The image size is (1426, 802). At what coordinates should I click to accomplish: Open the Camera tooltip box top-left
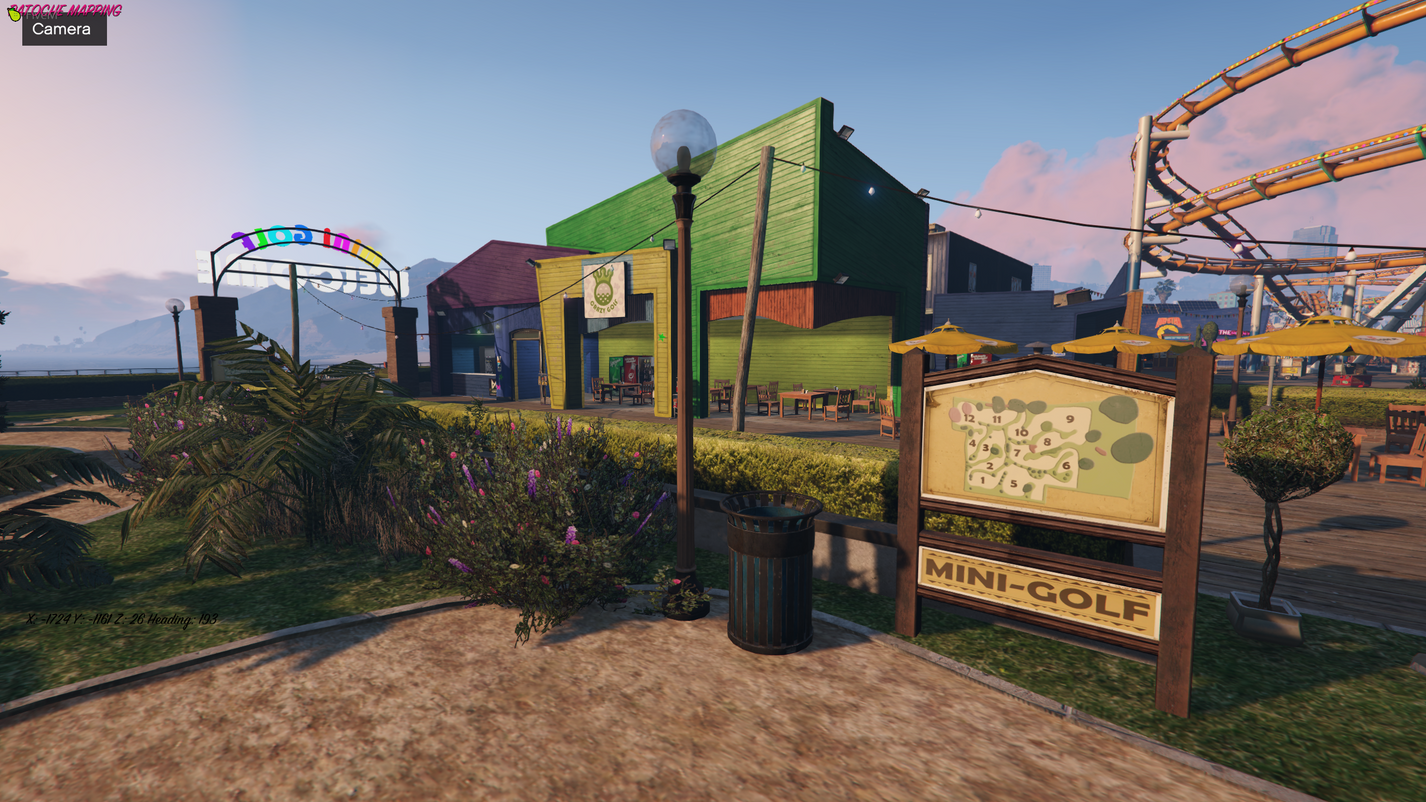point(64,29)
